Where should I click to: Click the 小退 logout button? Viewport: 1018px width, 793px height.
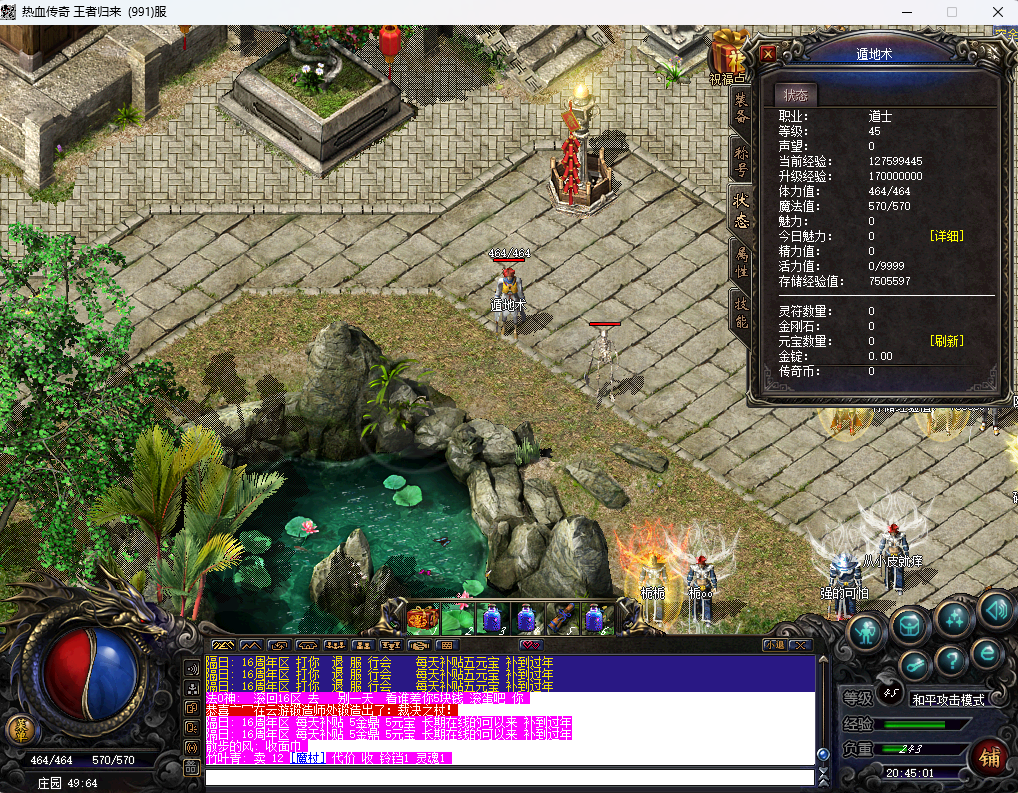(774, 645)
